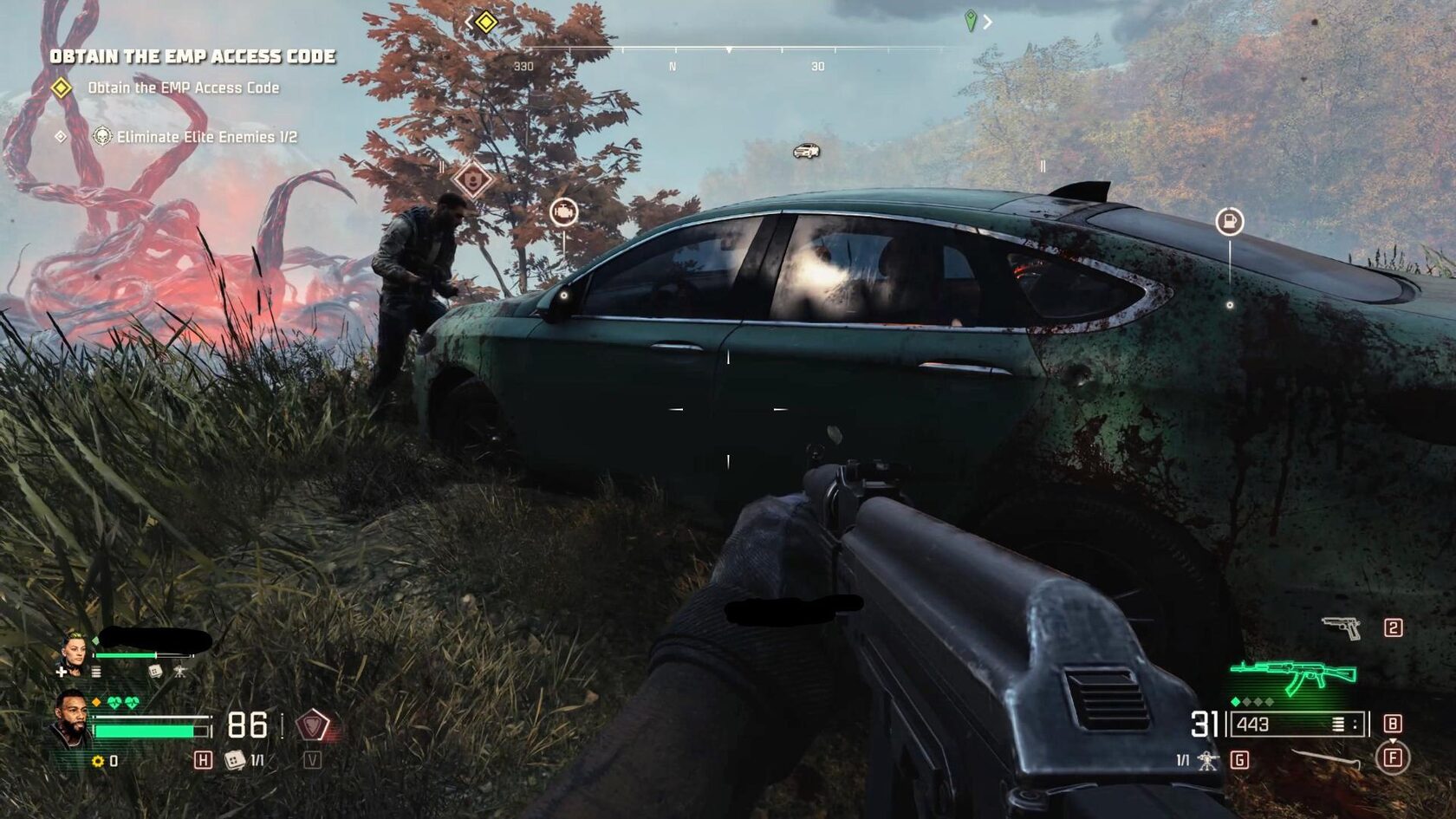Image resolution: width=1456 pixels, height=819 pixels.
Task: Use the healing item icon showing 1/1
Action: pos(235,760)
